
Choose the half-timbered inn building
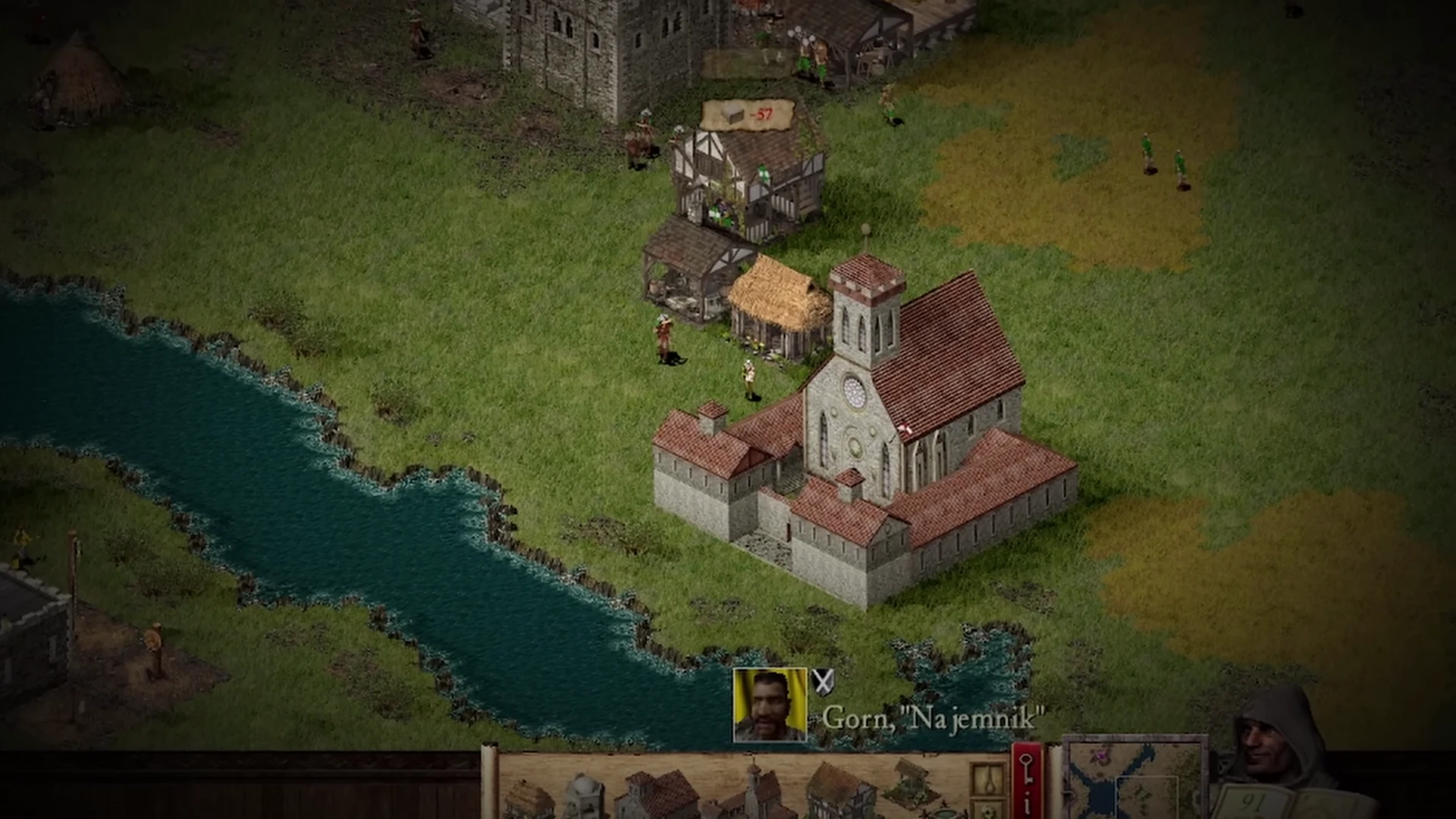(x=842, y=792)
